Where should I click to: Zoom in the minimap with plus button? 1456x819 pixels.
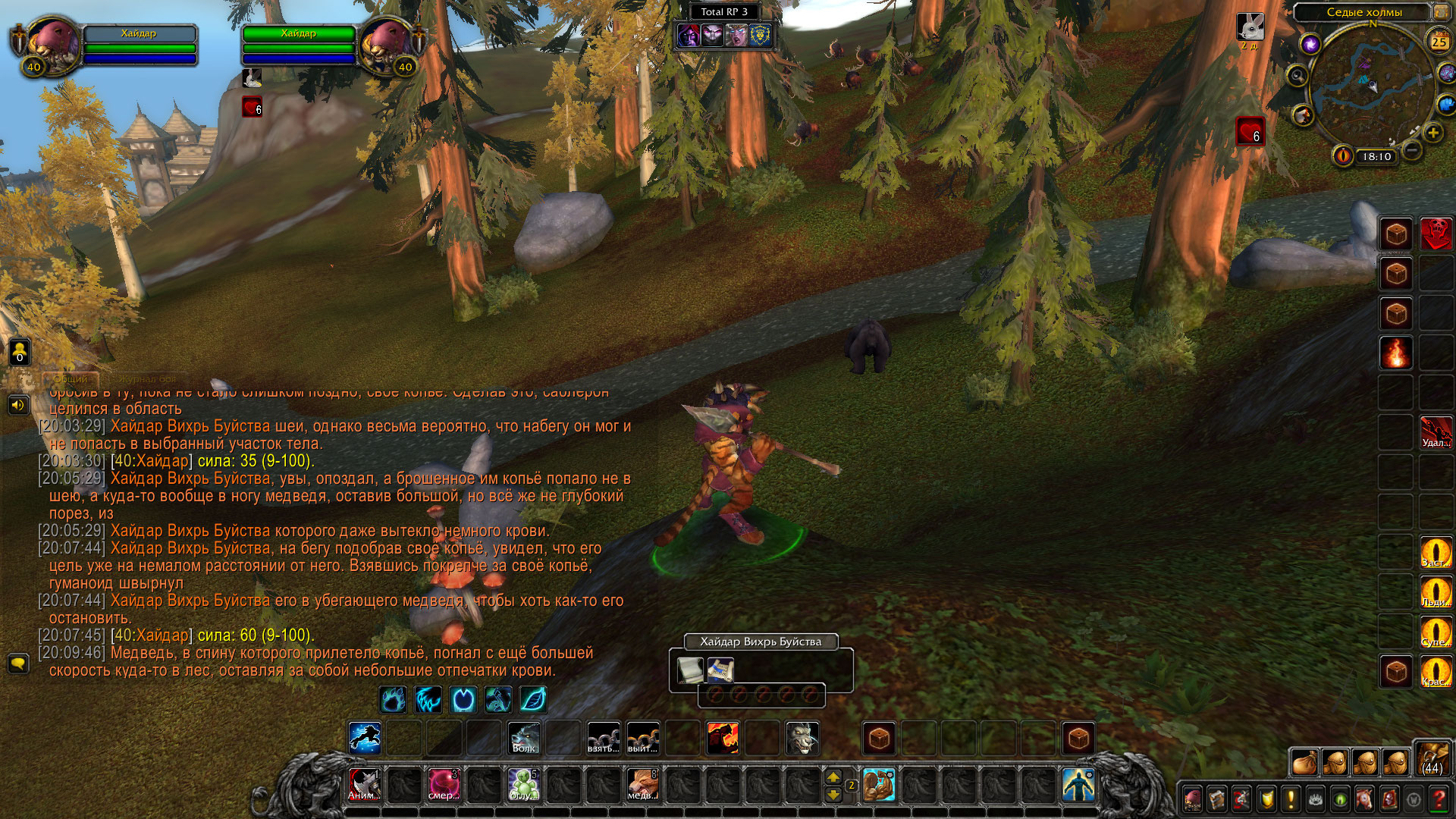[1432, 133]
